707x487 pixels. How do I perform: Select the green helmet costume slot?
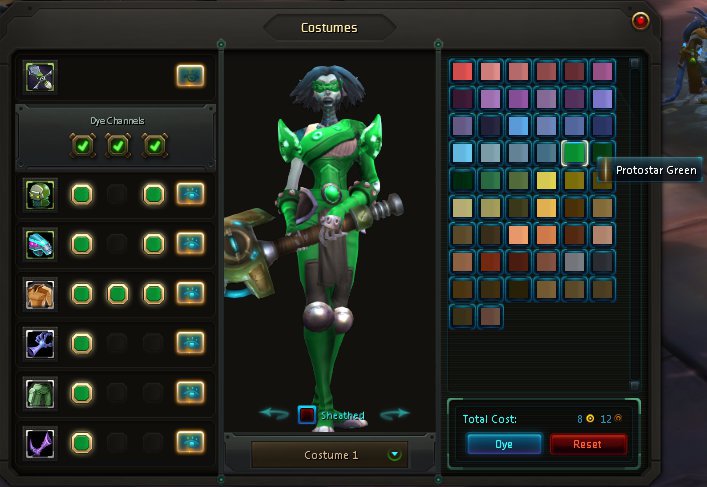[x=42, y=194]
